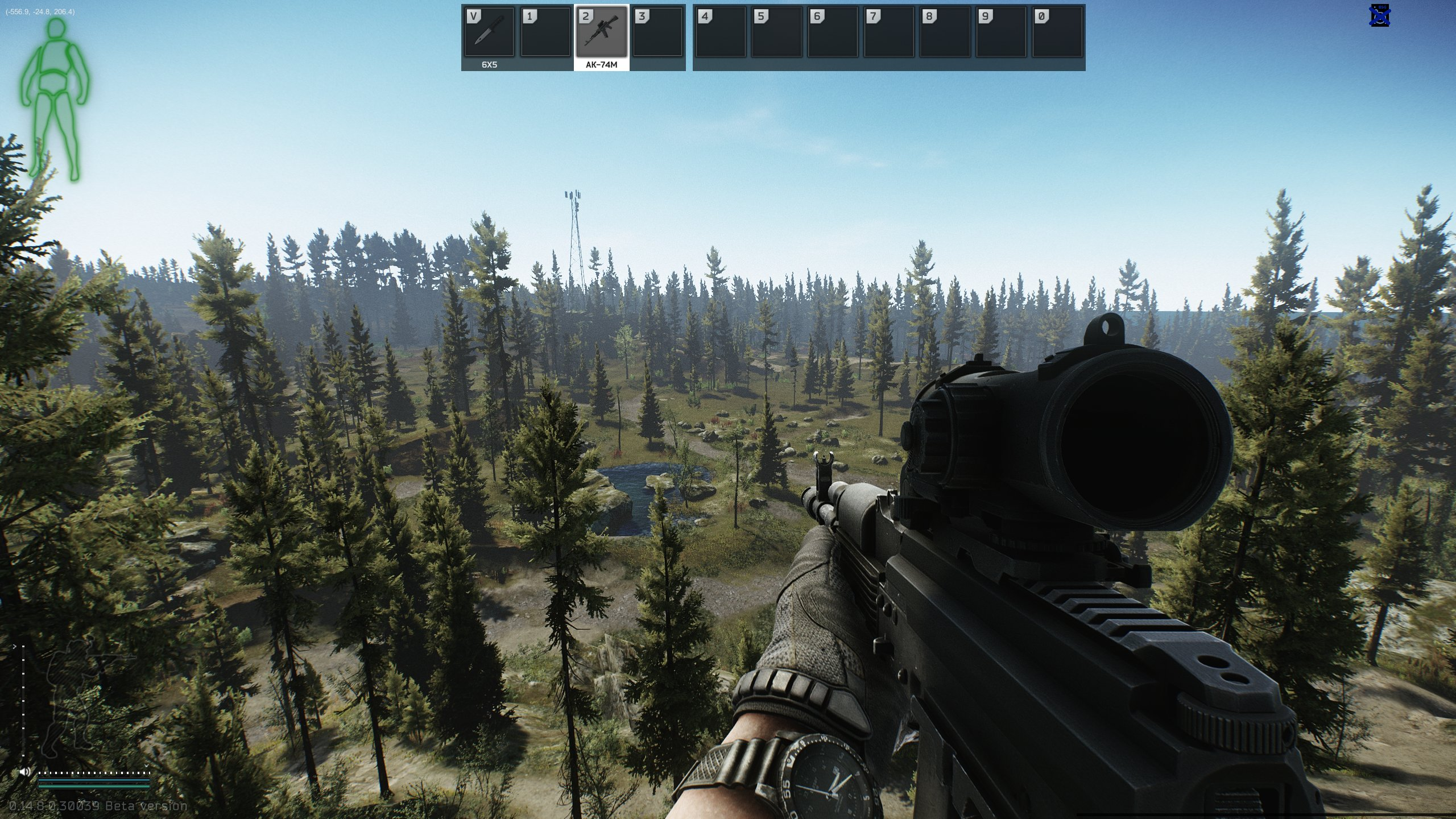Choose the AK-74M weapon slot
This screenshot has height=819, width=1456.
pyautogui.click(x=602, y=32)
